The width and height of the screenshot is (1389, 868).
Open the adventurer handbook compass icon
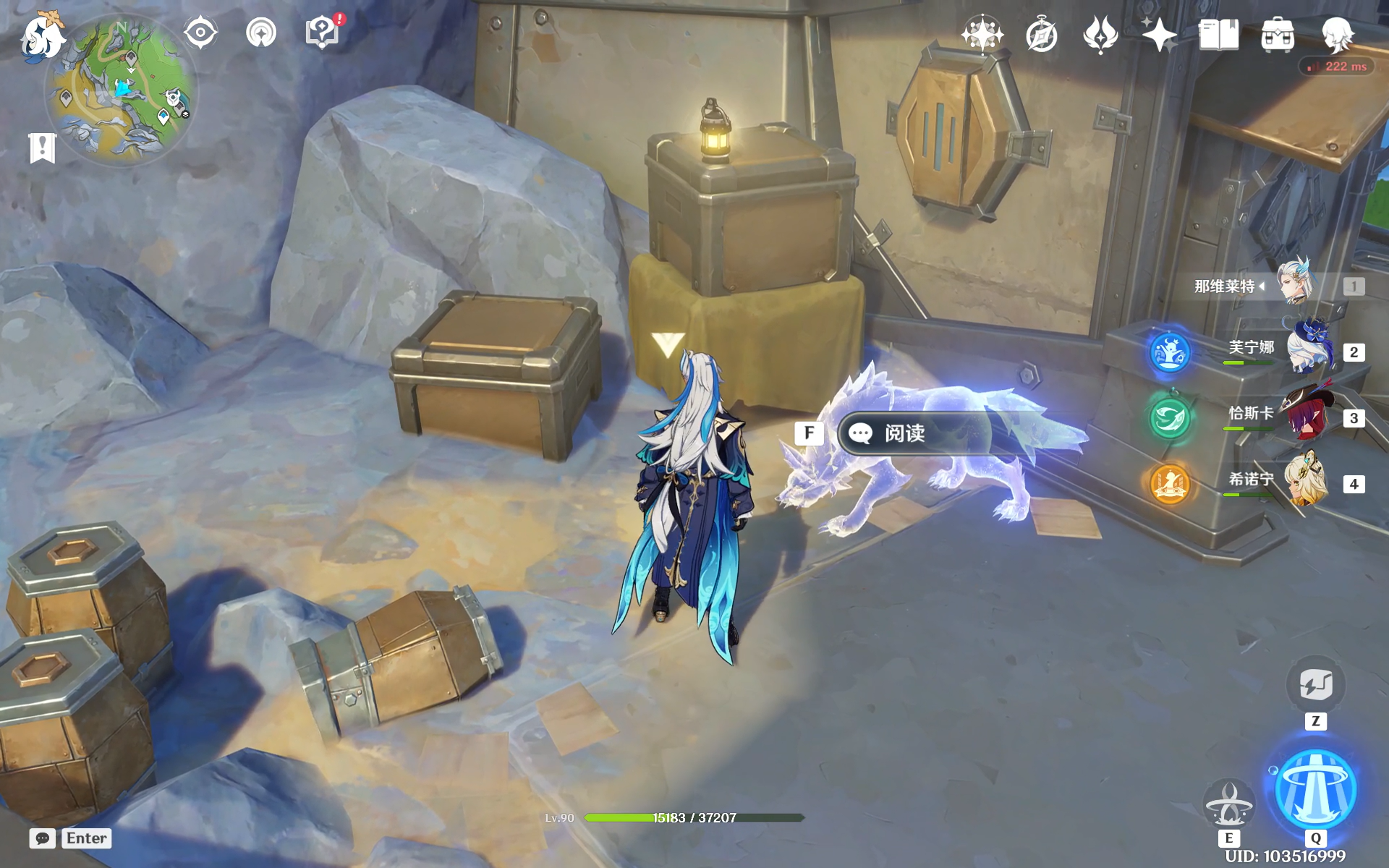(1042, 35)
